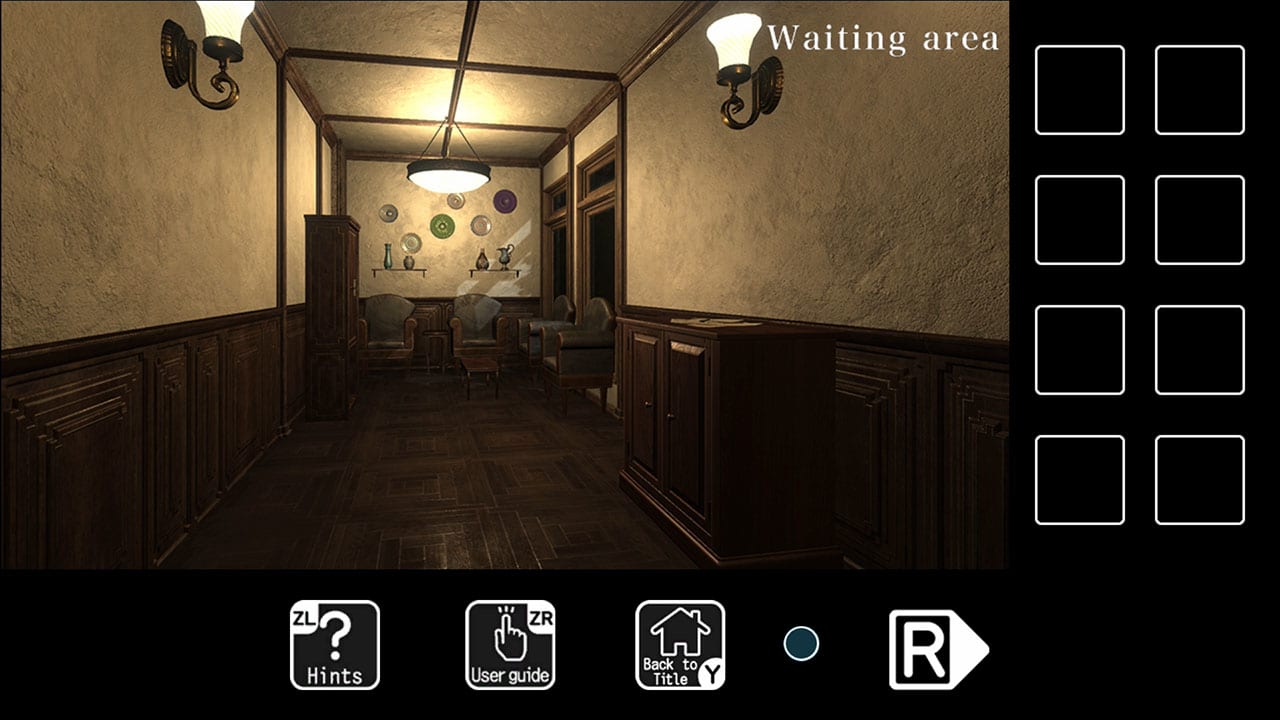Click the Waiting area title text
This screenshot has height=720, width=1280.
(884, 38)
